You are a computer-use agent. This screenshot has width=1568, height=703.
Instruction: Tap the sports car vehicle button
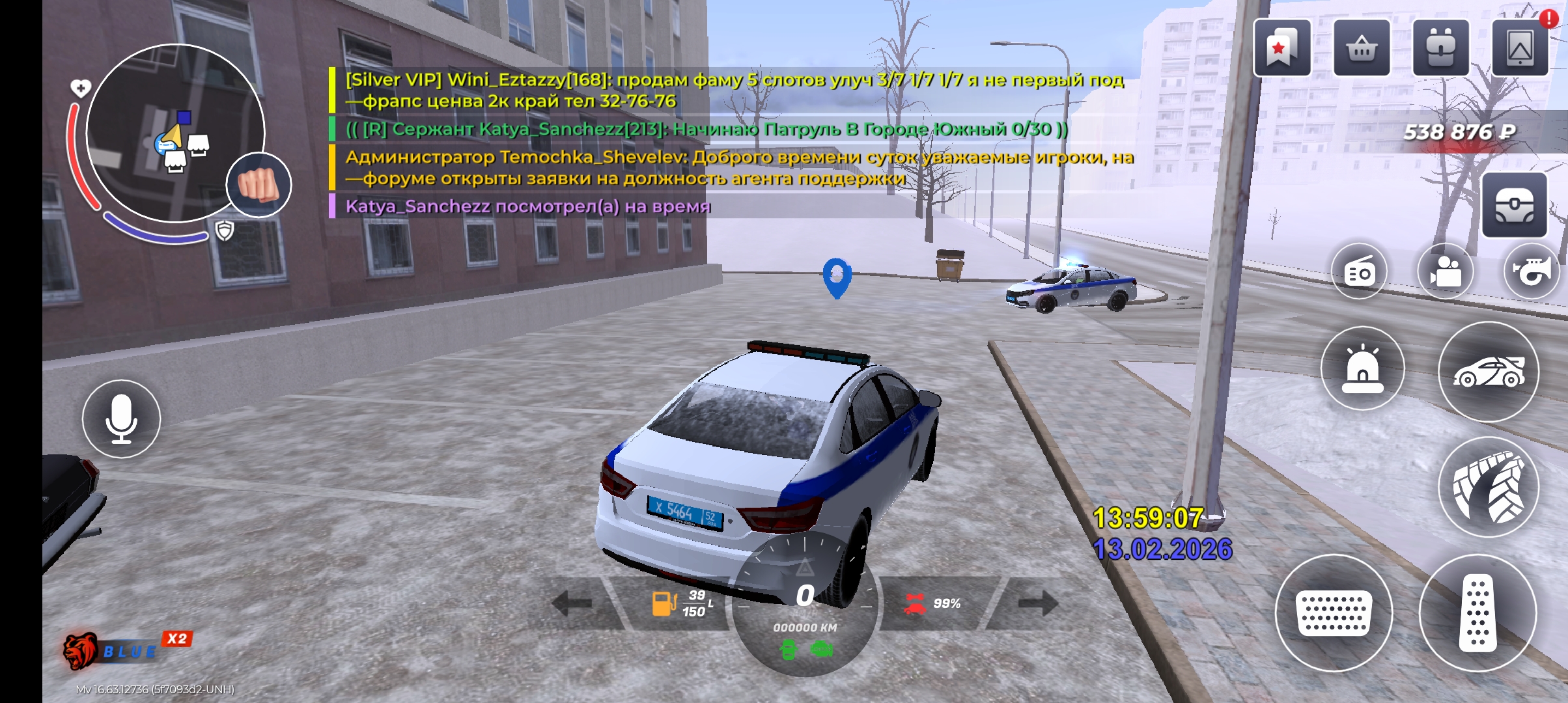1489,372
